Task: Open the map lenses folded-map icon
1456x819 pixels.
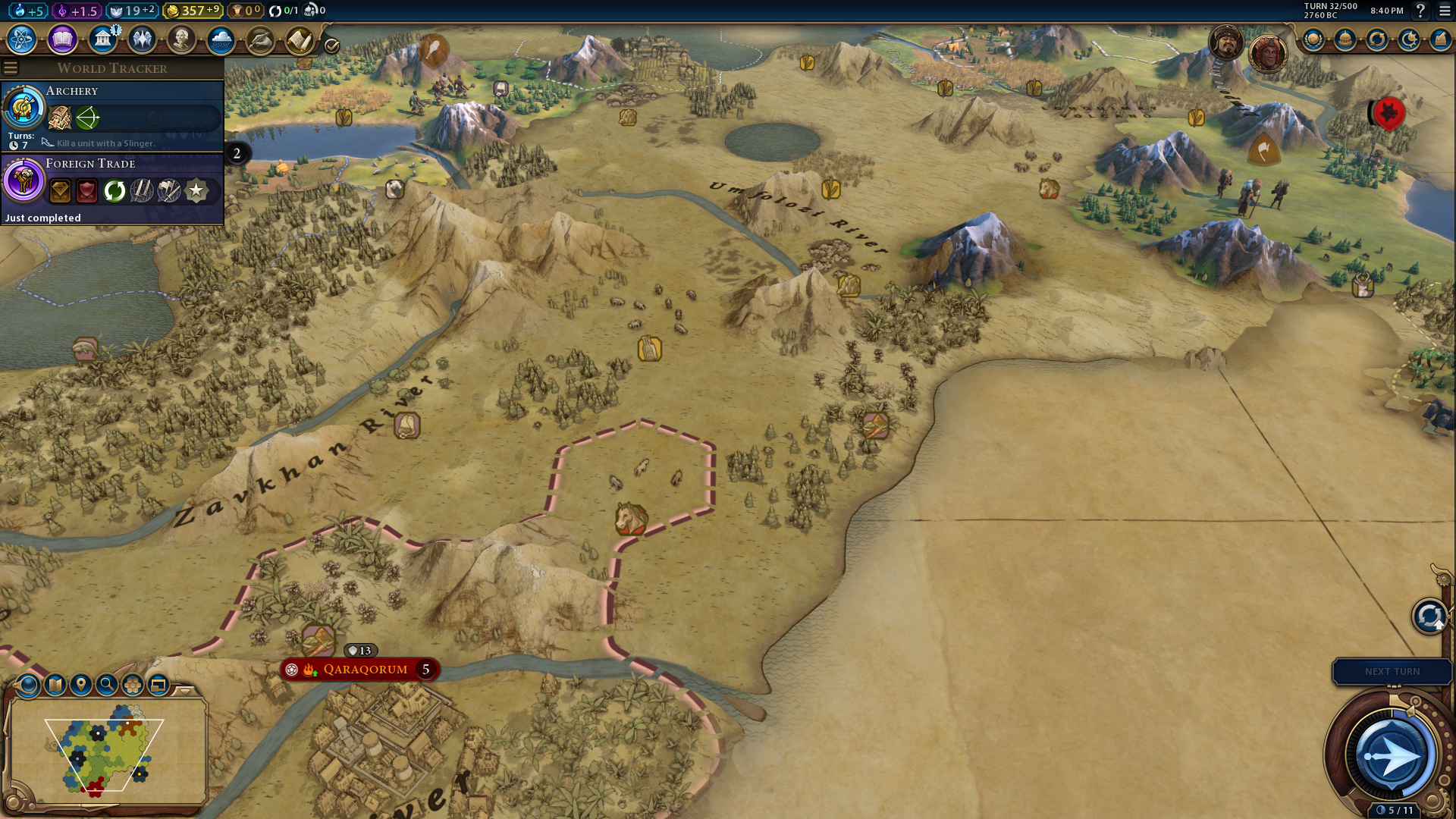Action: (x=55, y=685)
